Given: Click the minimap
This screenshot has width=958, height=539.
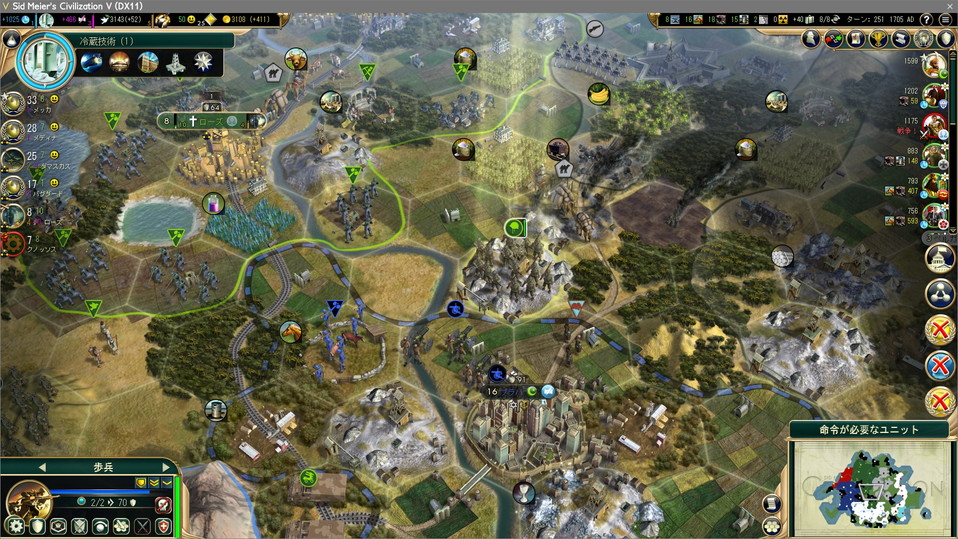Looking at the screenshot, I should pyautogui.click(x=869, y=487).
